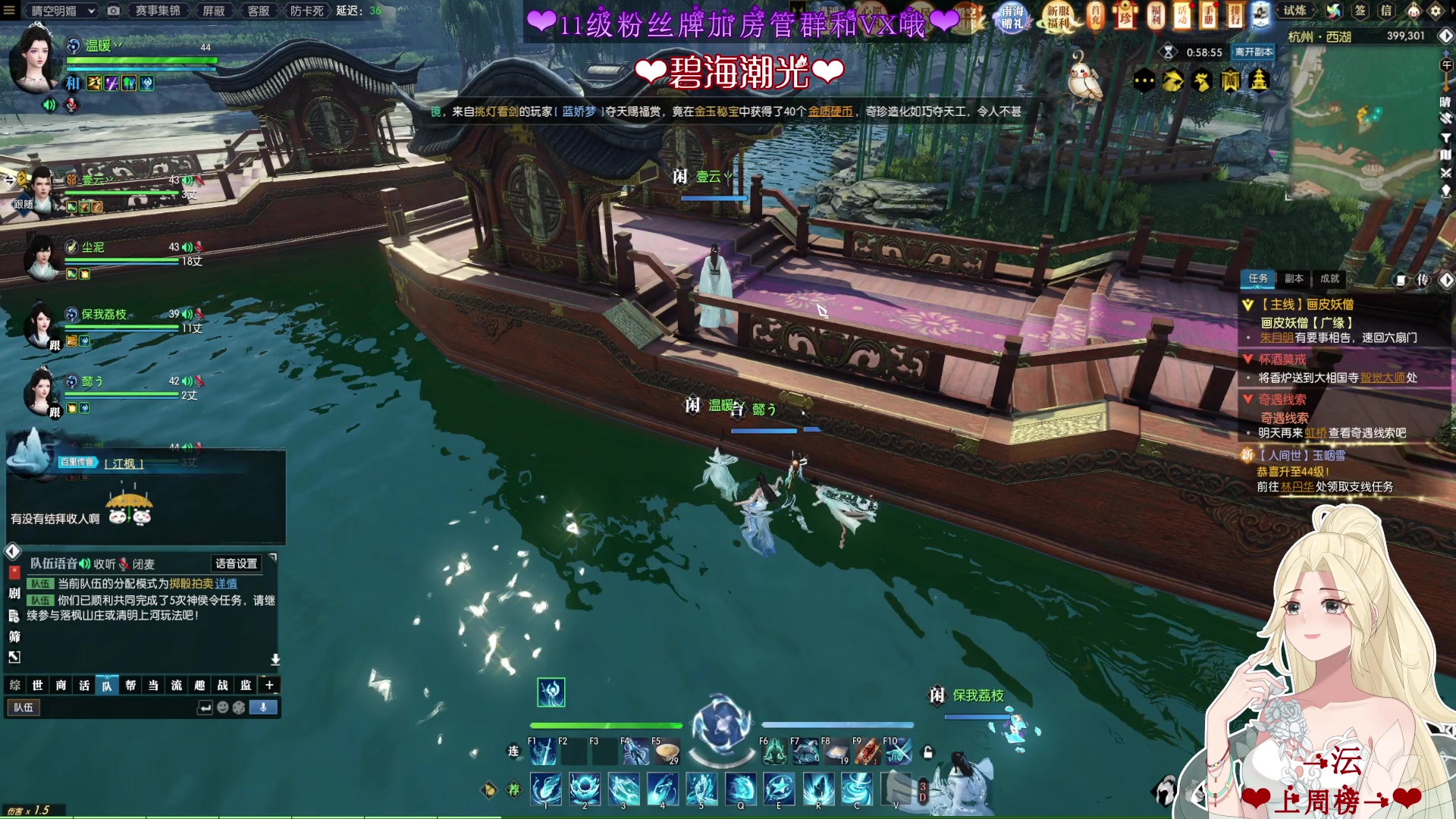Open the 语音设置 voice settings

(x=236, y=563)
